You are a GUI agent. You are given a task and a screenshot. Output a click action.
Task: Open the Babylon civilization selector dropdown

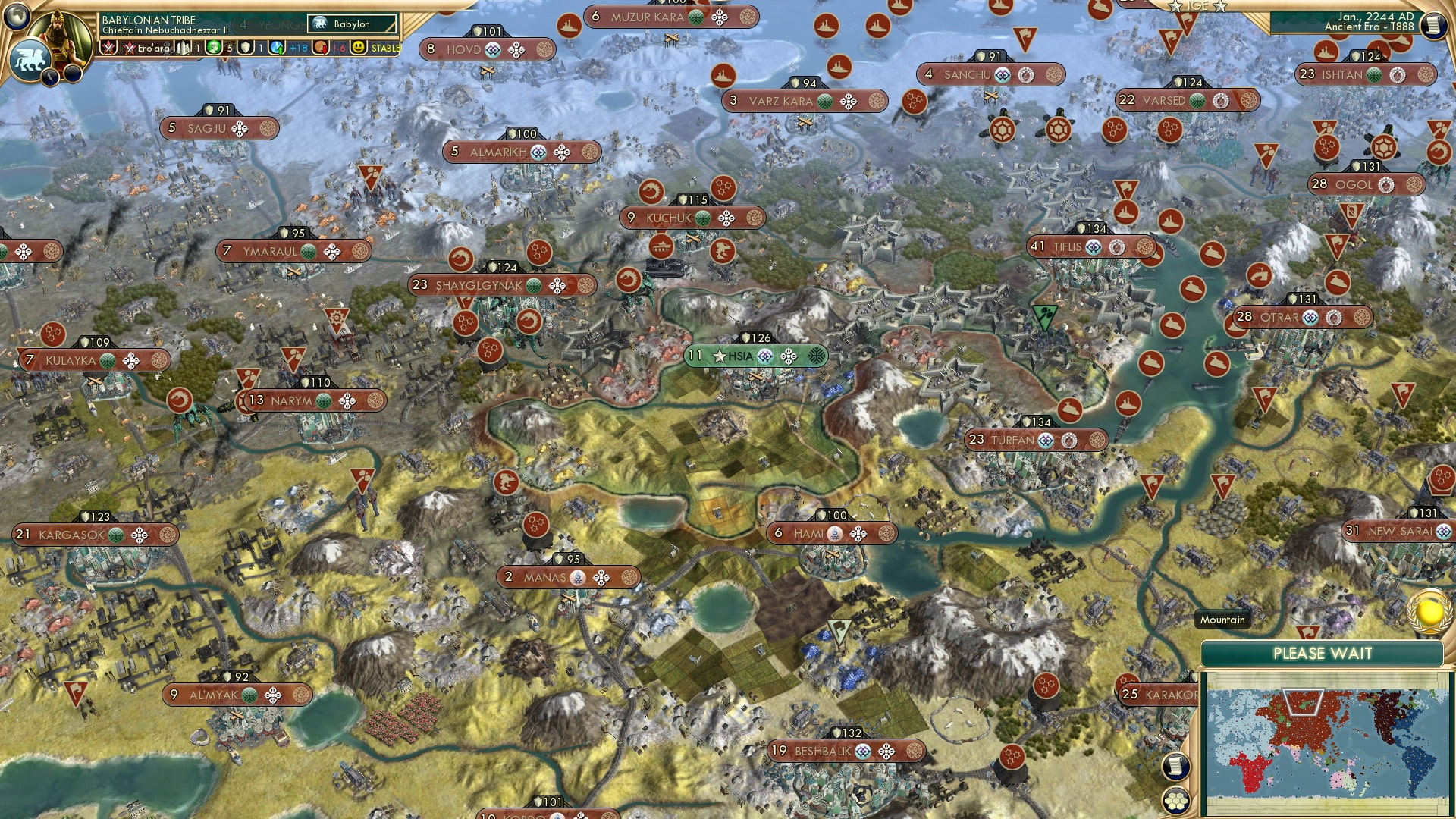pyautogui.click(x=349, y=24)
